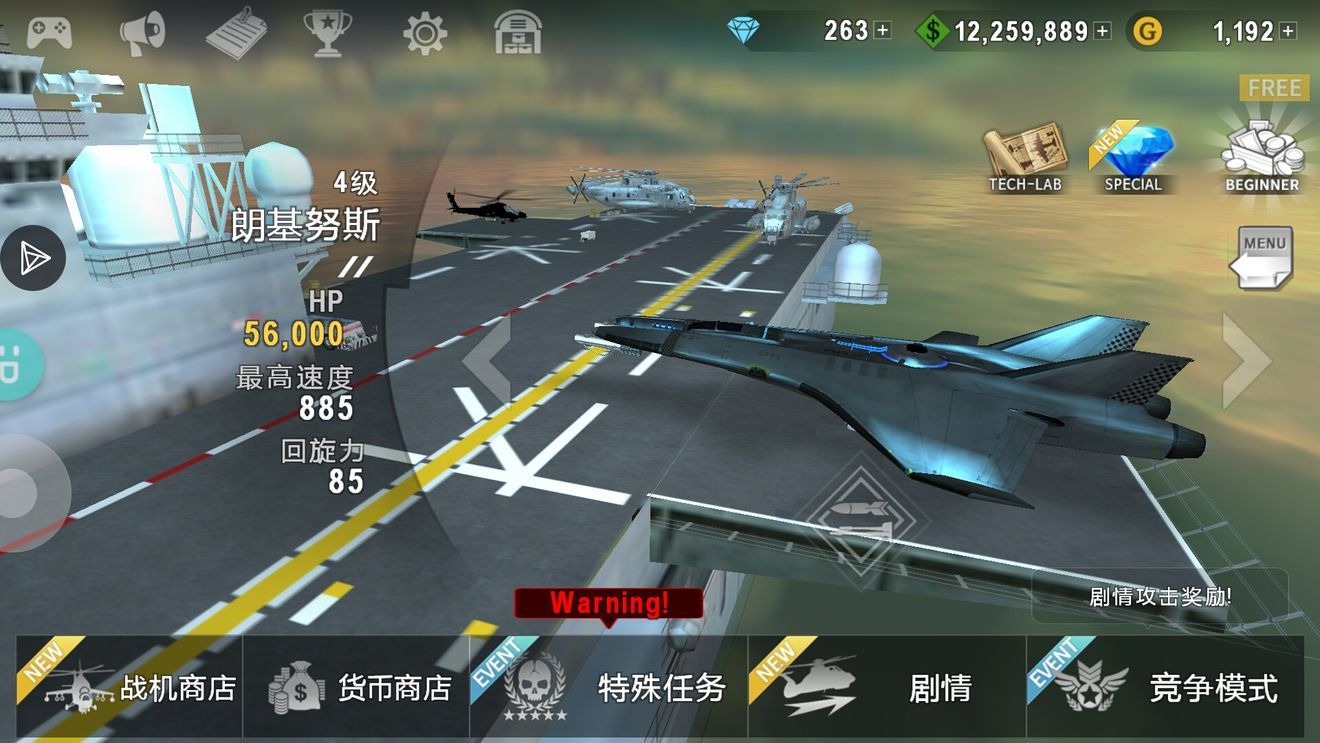The image size is (1320, 743).
Task: Open the gamepad controller menu icon
Action: (x=48, y=30)
